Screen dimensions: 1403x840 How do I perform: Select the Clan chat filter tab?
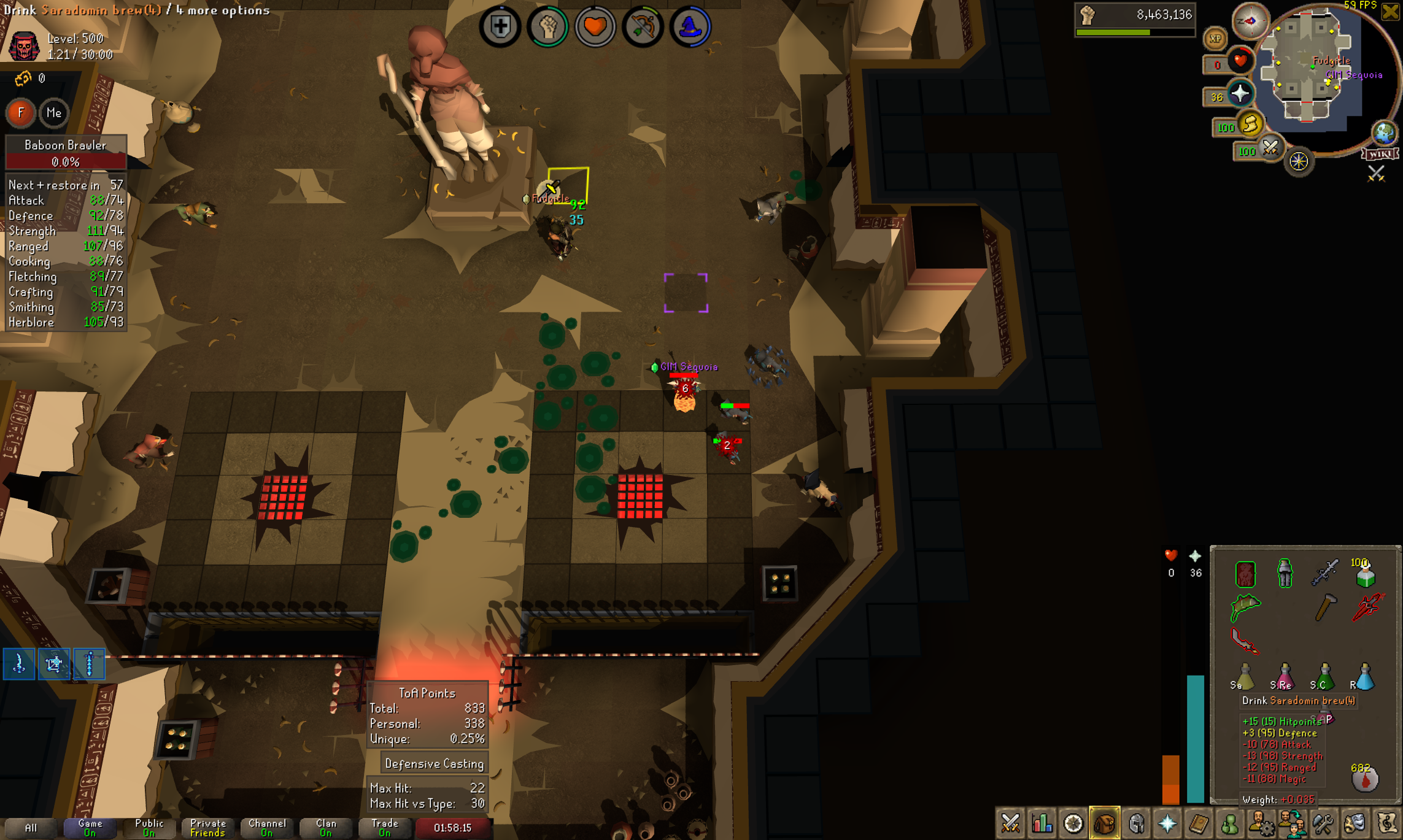[x=326, y=828]
